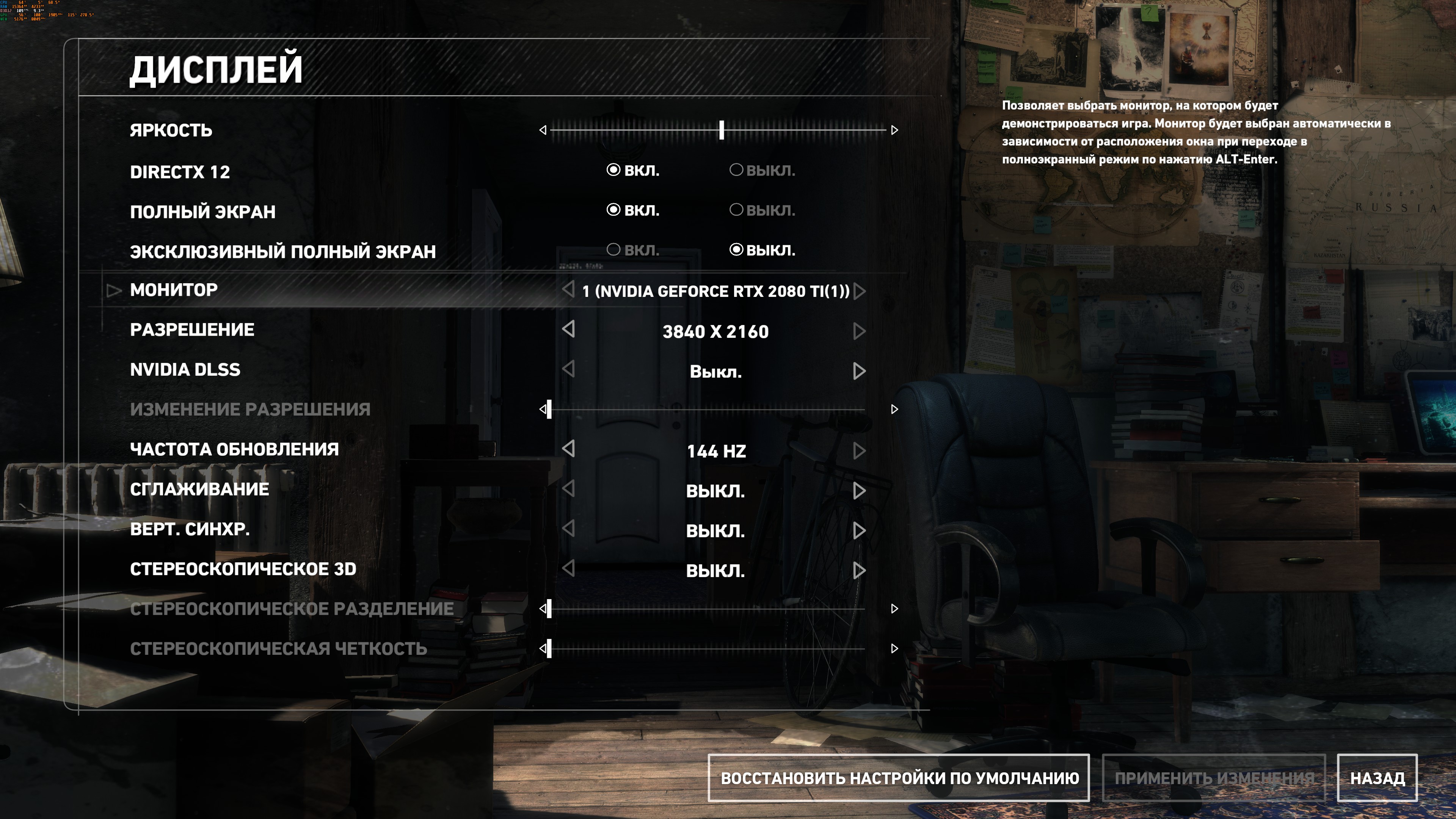Select the РАЗРЕШЕНИЕ settings row label
This screenshot has height=819, width=1456.
coord(192,329)
